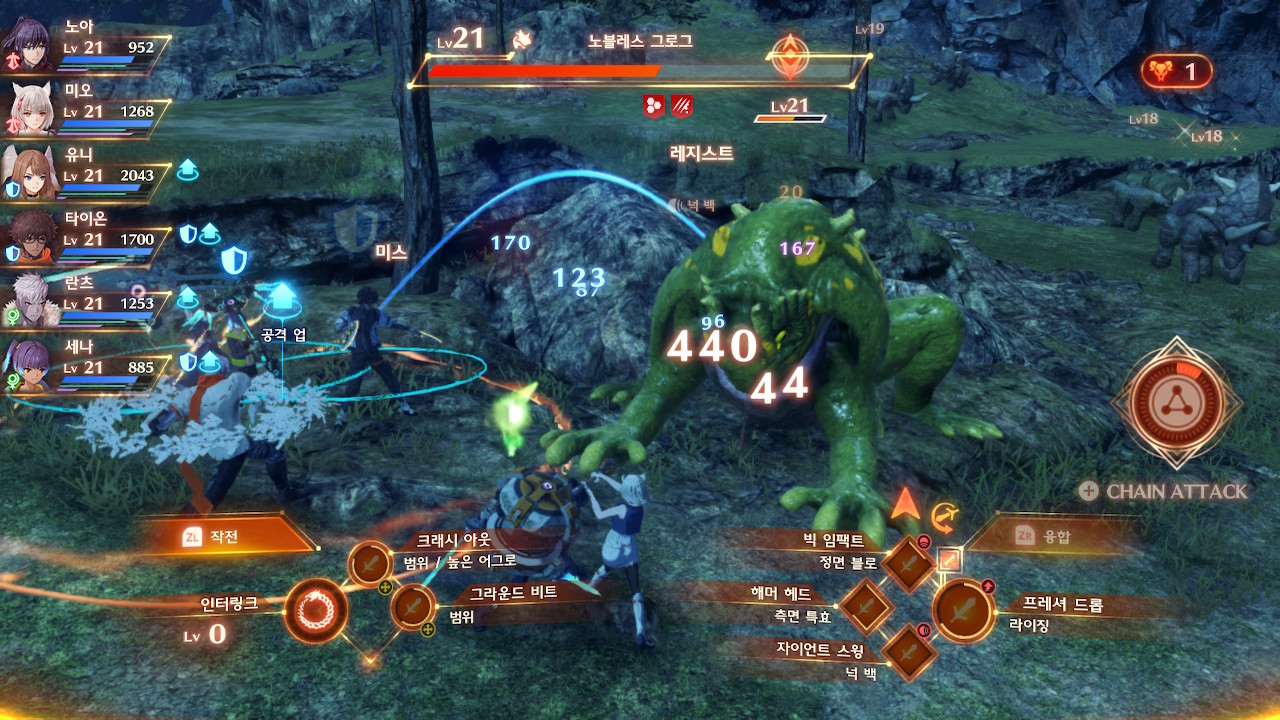Use the 그라운드 비트 art icon
Screen dimensions: 1280x720
pyautogui.click(x=412, y=606)
